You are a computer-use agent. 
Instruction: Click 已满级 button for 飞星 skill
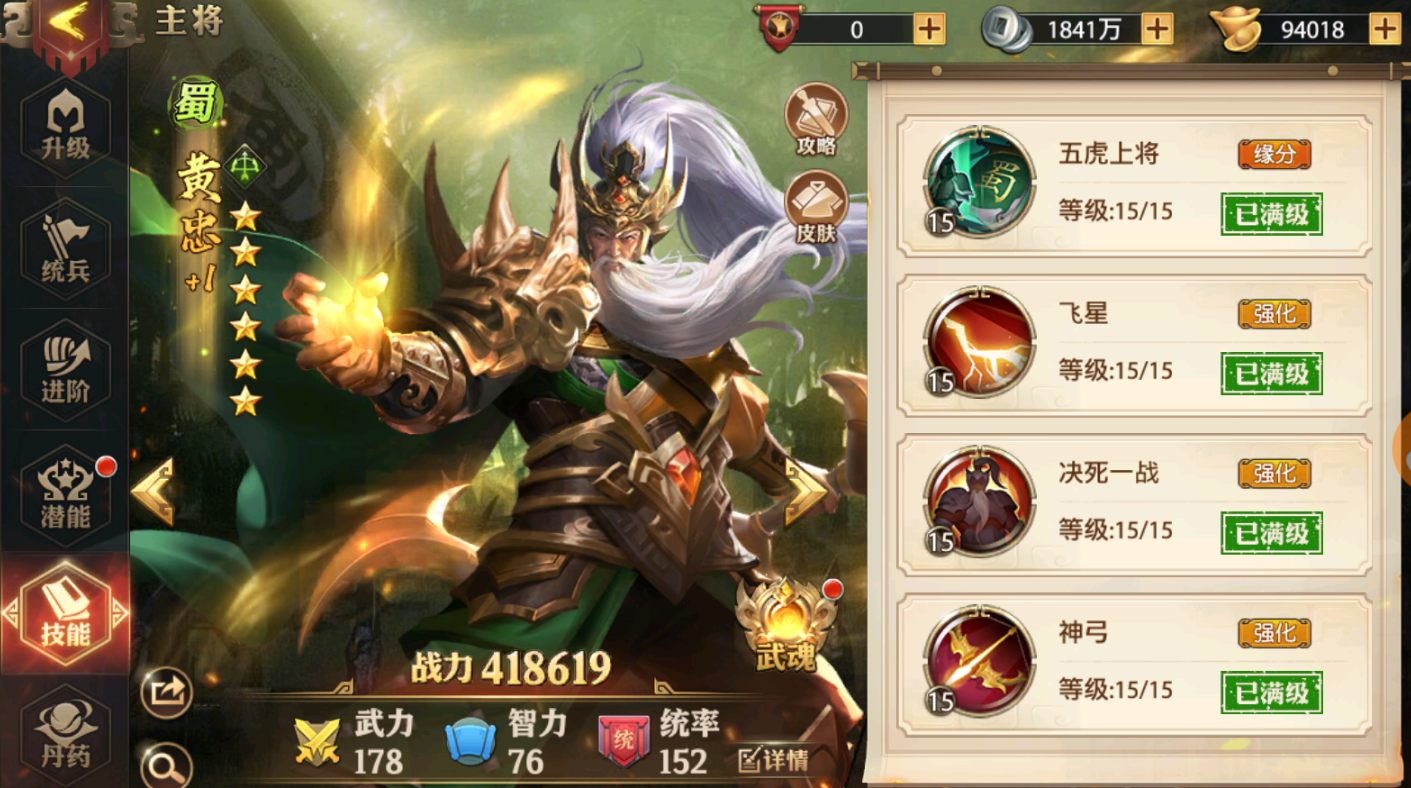pos(1270,373)
